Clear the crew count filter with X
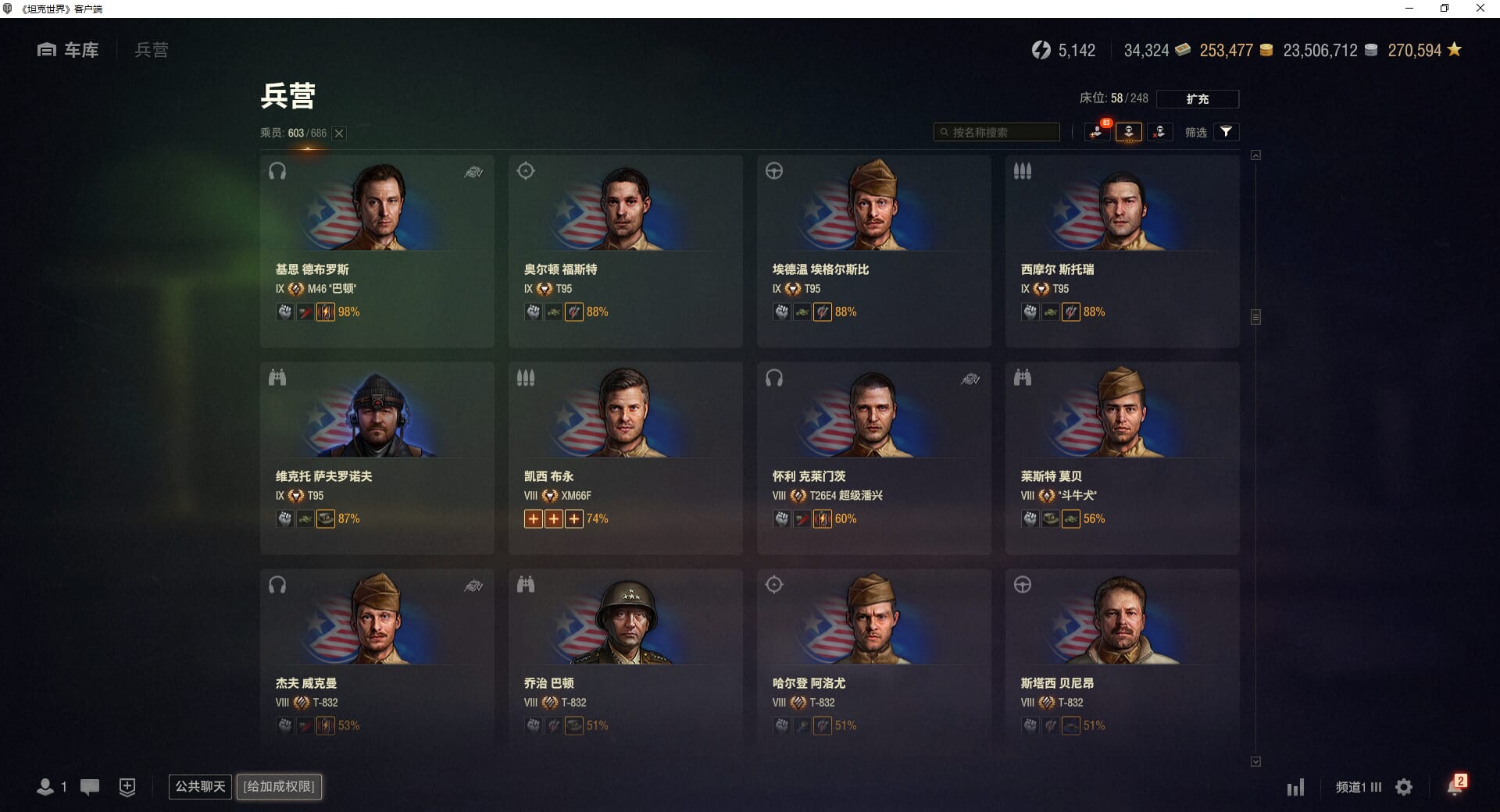 pyautogui.click(x=339, y=134)
